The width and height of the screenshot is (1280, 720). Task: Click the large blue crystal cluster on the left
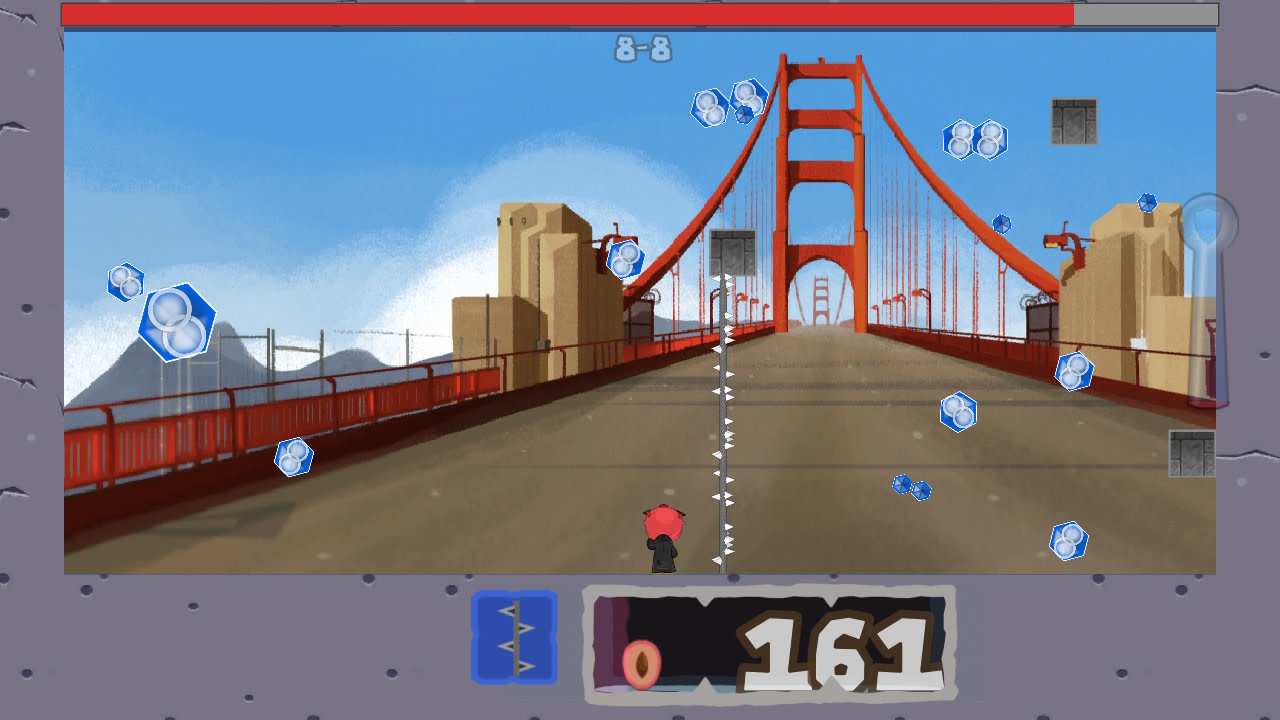(x=178, y=322)
